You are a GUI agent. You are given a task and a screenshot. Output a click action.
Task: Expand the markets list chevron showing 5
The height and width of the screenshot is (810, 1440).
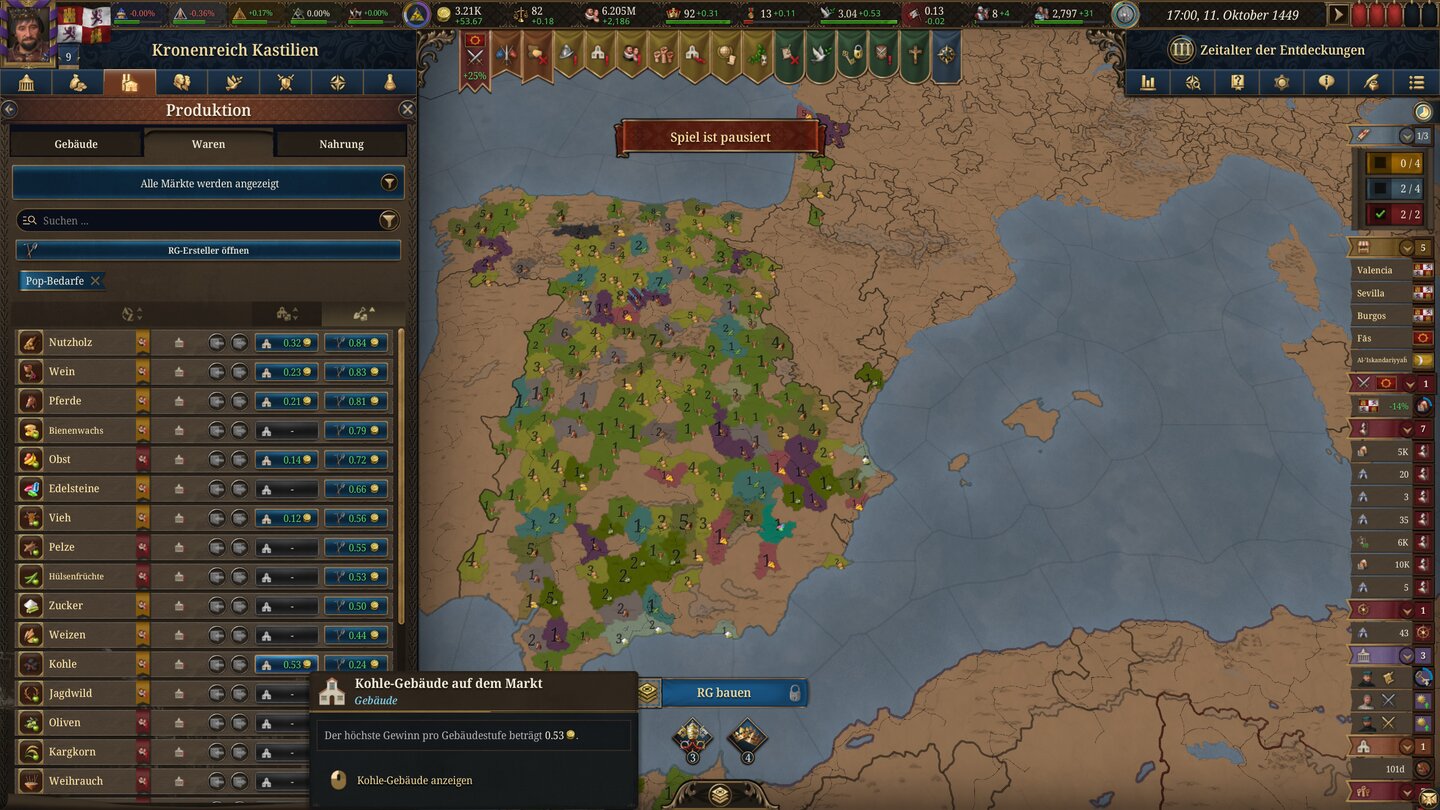tap(1406, 247)
